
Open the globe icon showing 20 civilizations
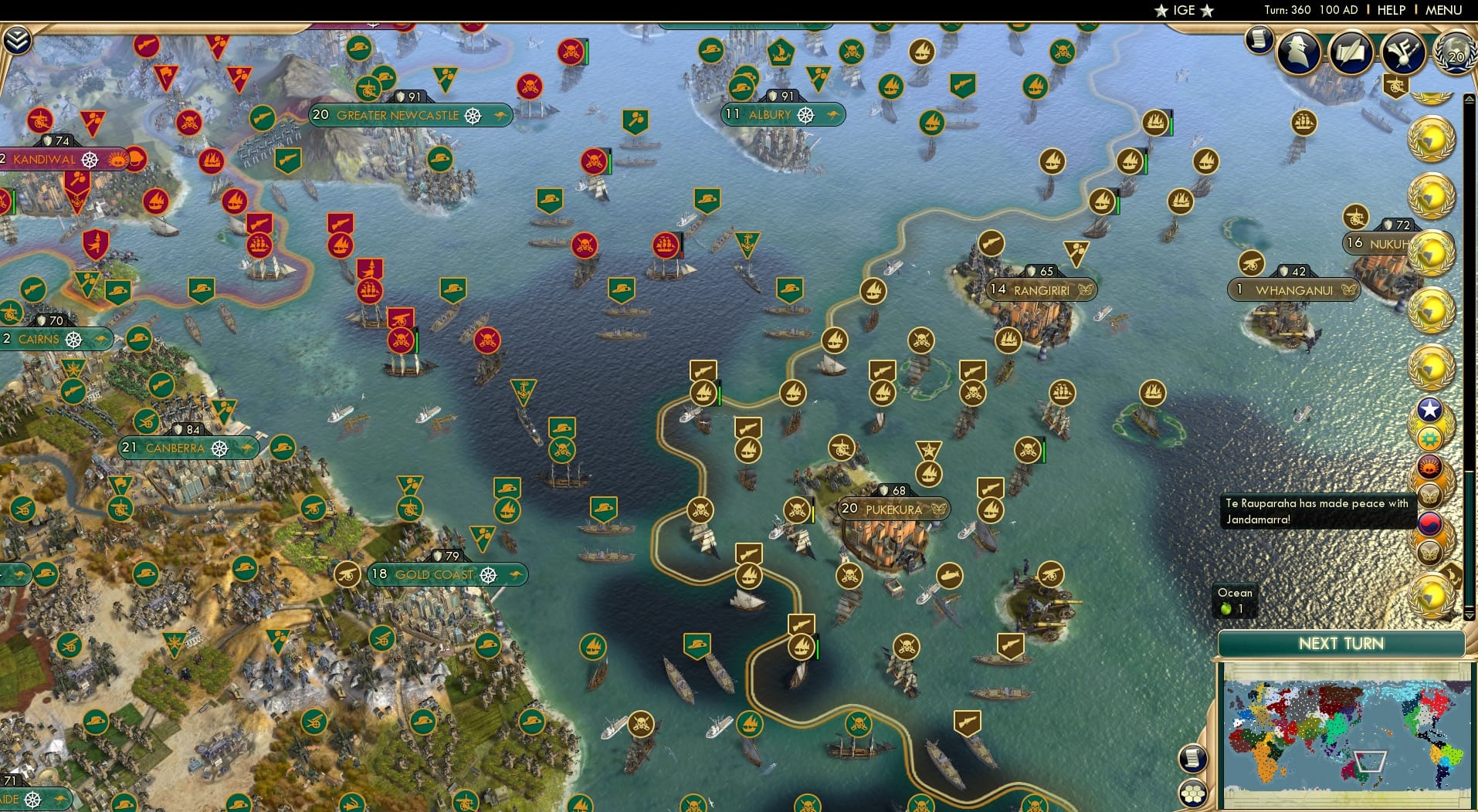pyautogui.click(x=1456, y=54)
